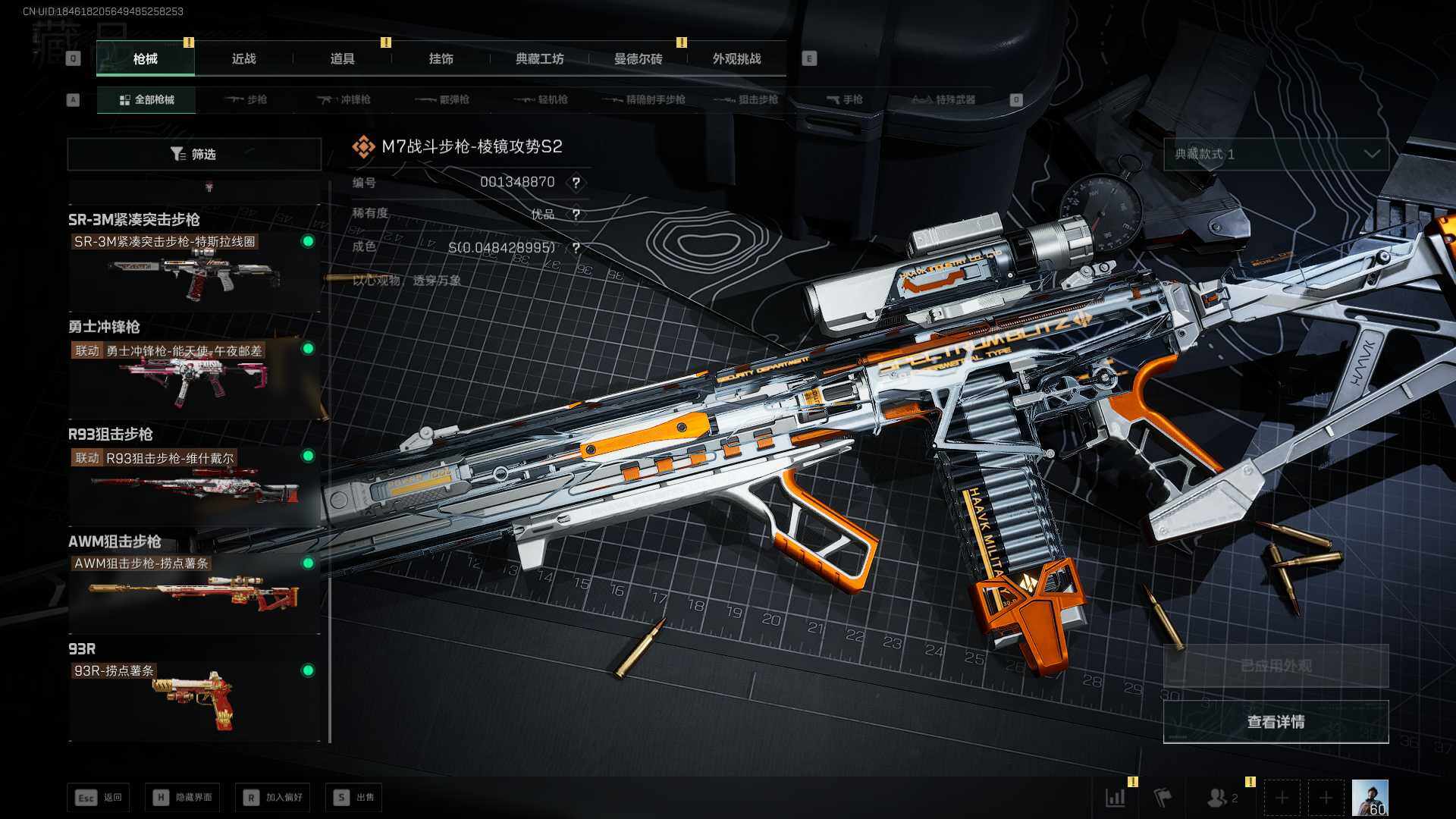Select the 挂饰 charms tab
This screenshot has width=1456, height=819.
pyautogui.click(x=441, y=58)
